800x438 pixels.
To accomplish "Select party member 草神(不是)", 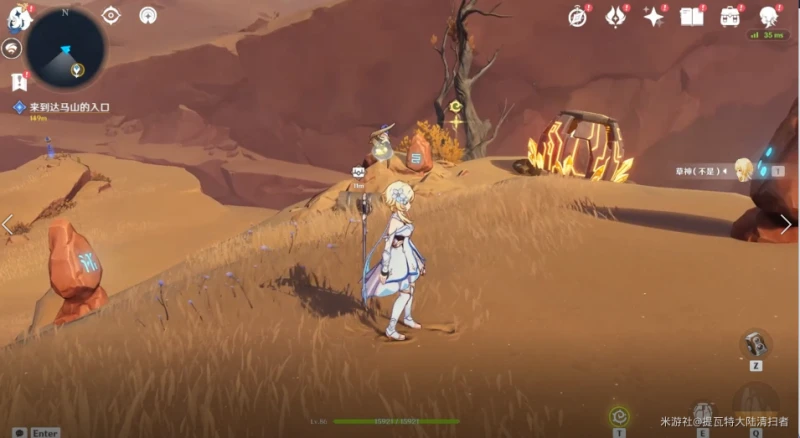I will [742, 170].
